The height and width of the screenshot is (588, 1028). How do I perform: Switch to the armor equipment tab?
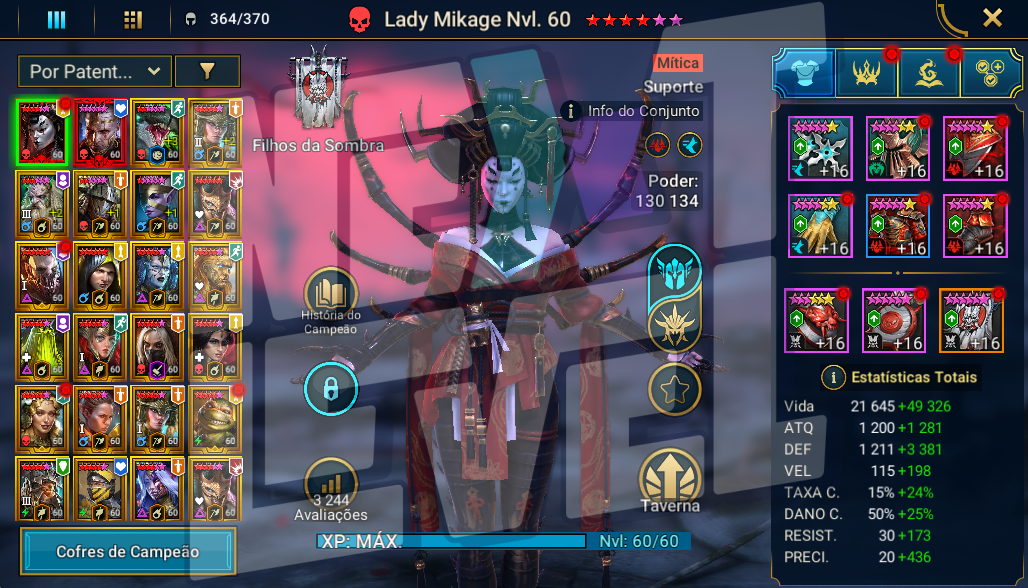point(803,73)
